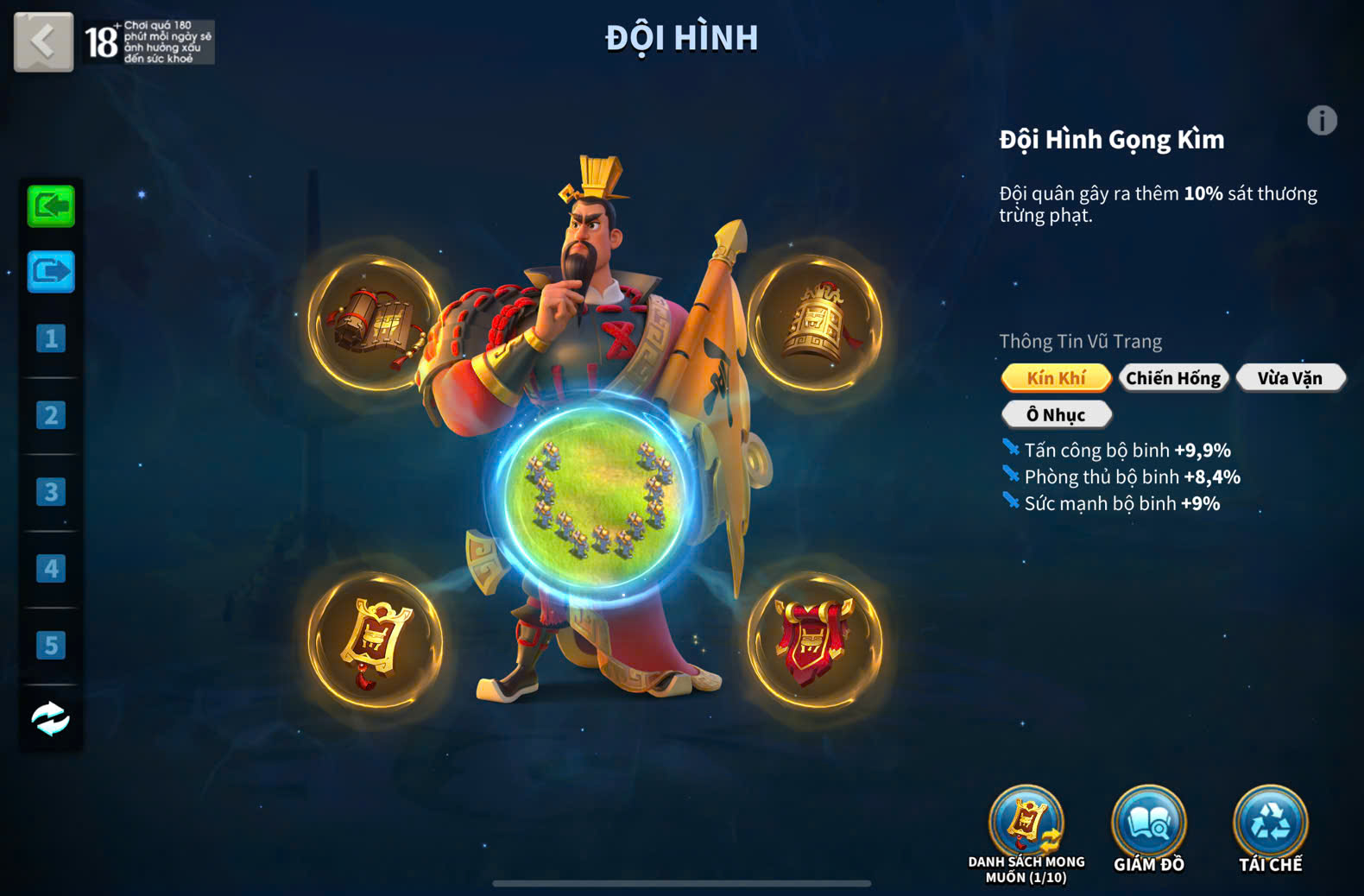The image size is (1364, 896).
Task: Click the white swap arrows button
Action: (51, 718)
